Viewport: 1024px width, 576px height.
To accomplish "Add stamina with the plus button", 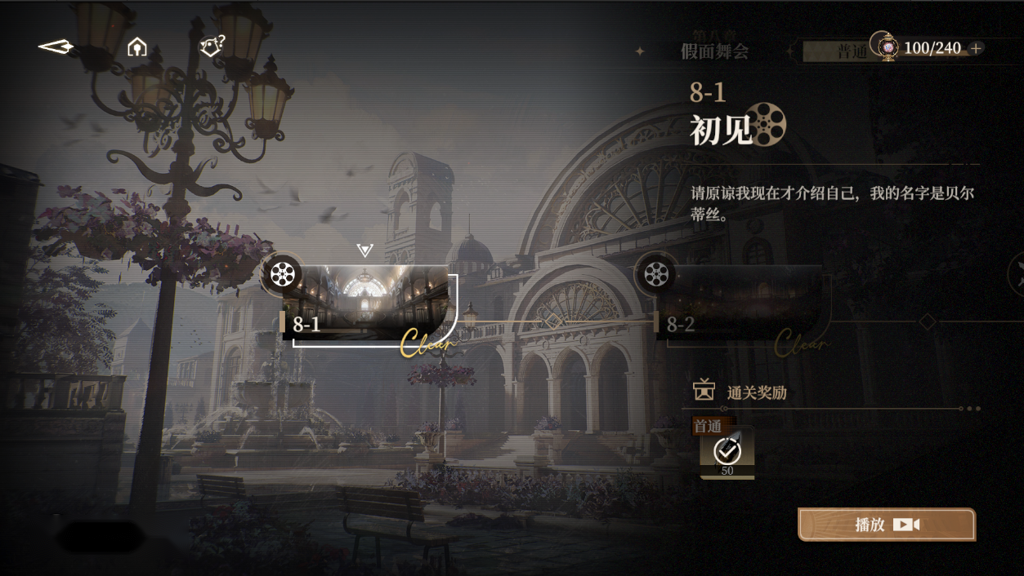I will tap(976, 48).
